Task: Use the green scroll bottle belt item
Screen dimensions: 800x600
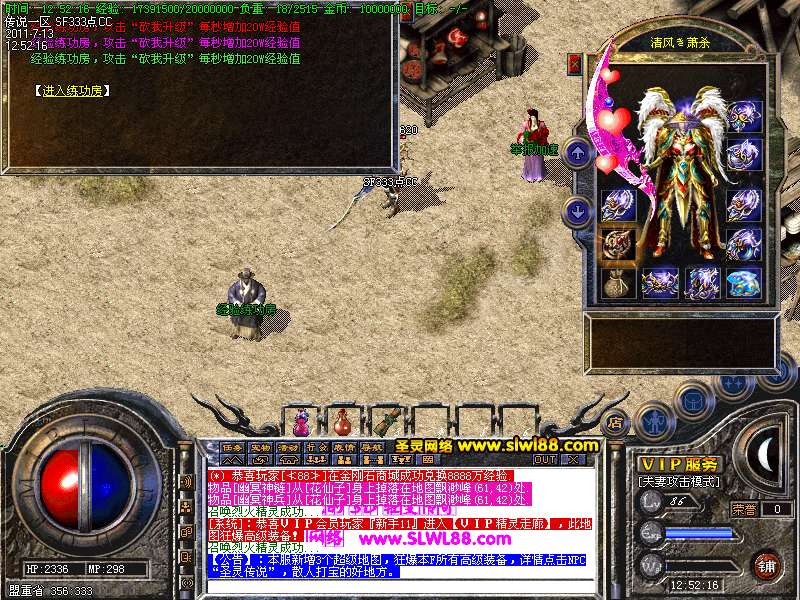Action: (385, 421)
